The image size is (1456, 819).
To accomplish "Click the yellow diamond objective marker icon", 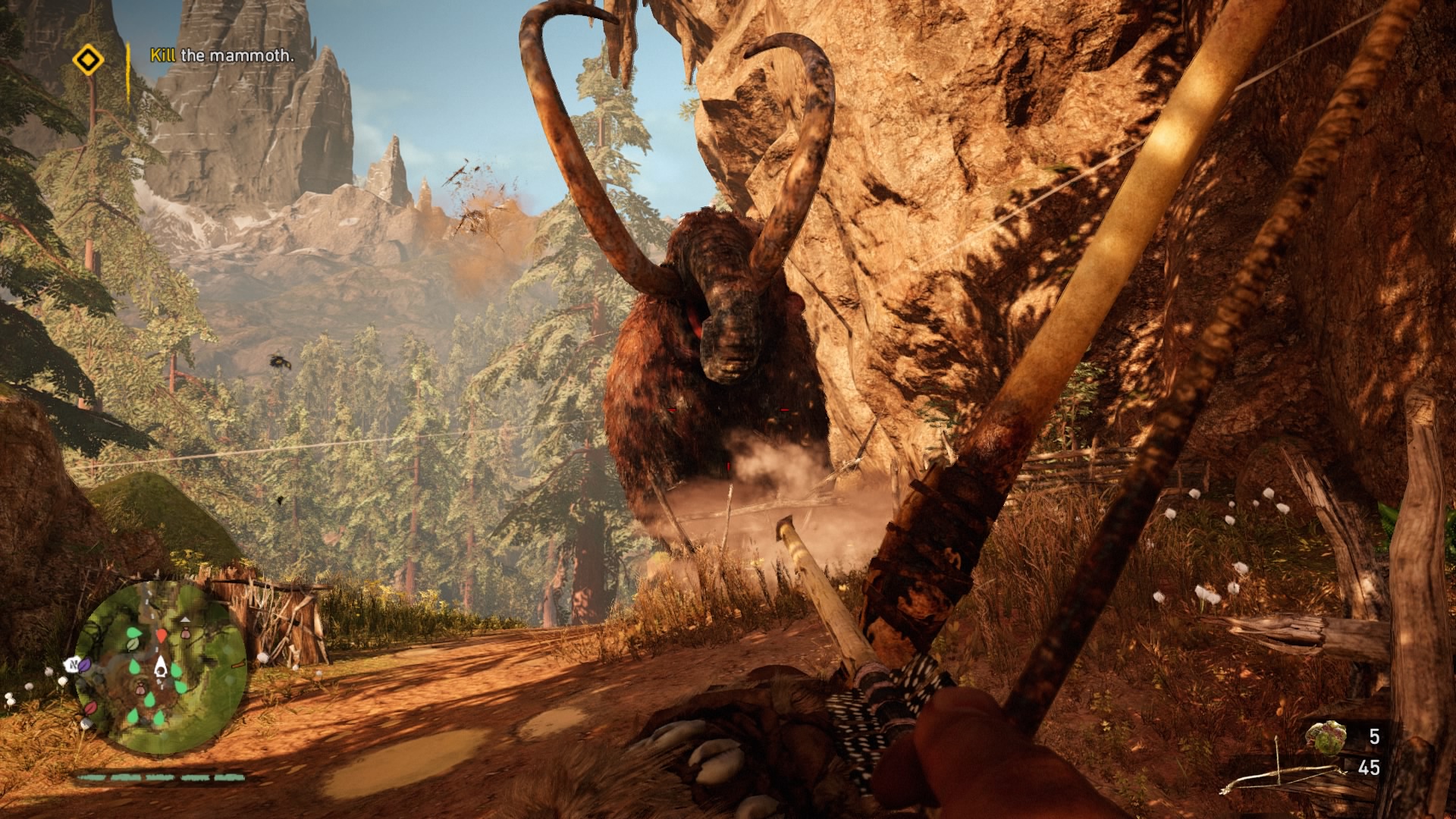I will pyautogui.click(x=89, y=59).
